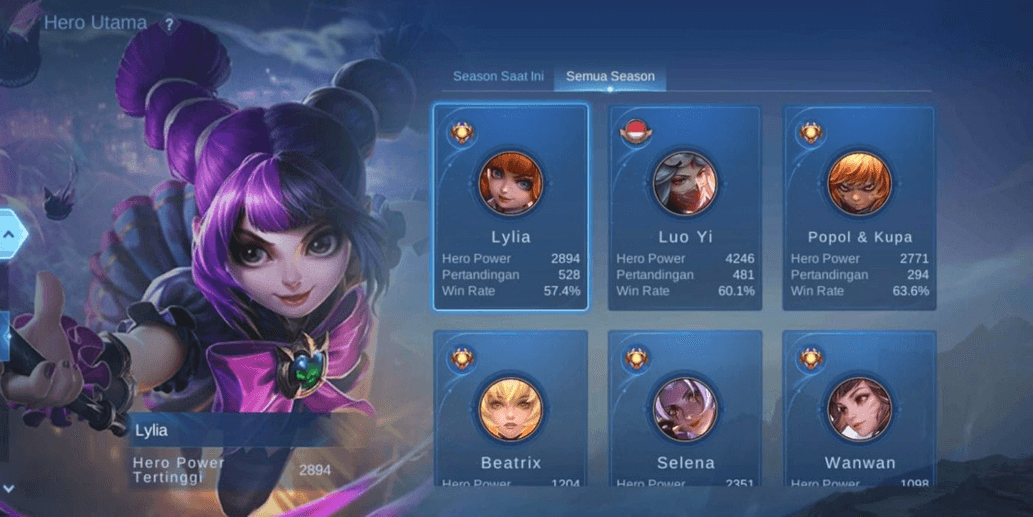Click the Luo Yi card's flag badge
The width and height of the screenshot is (1033, 517).
[x=635, y=133]
